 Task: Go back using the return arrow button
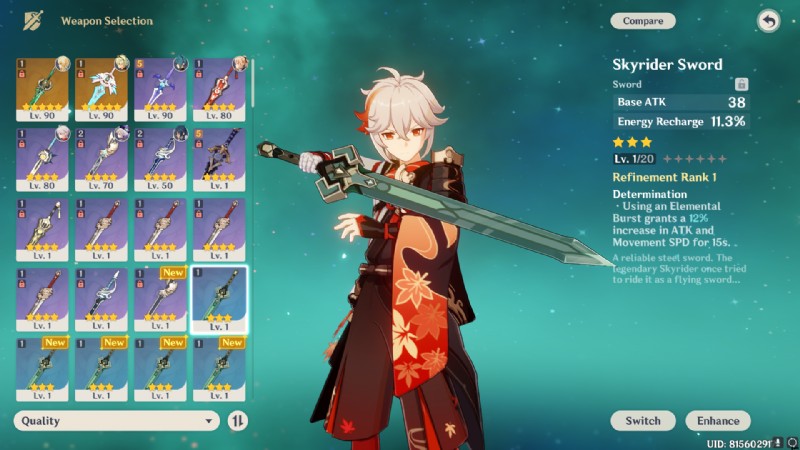pos(768,21)
